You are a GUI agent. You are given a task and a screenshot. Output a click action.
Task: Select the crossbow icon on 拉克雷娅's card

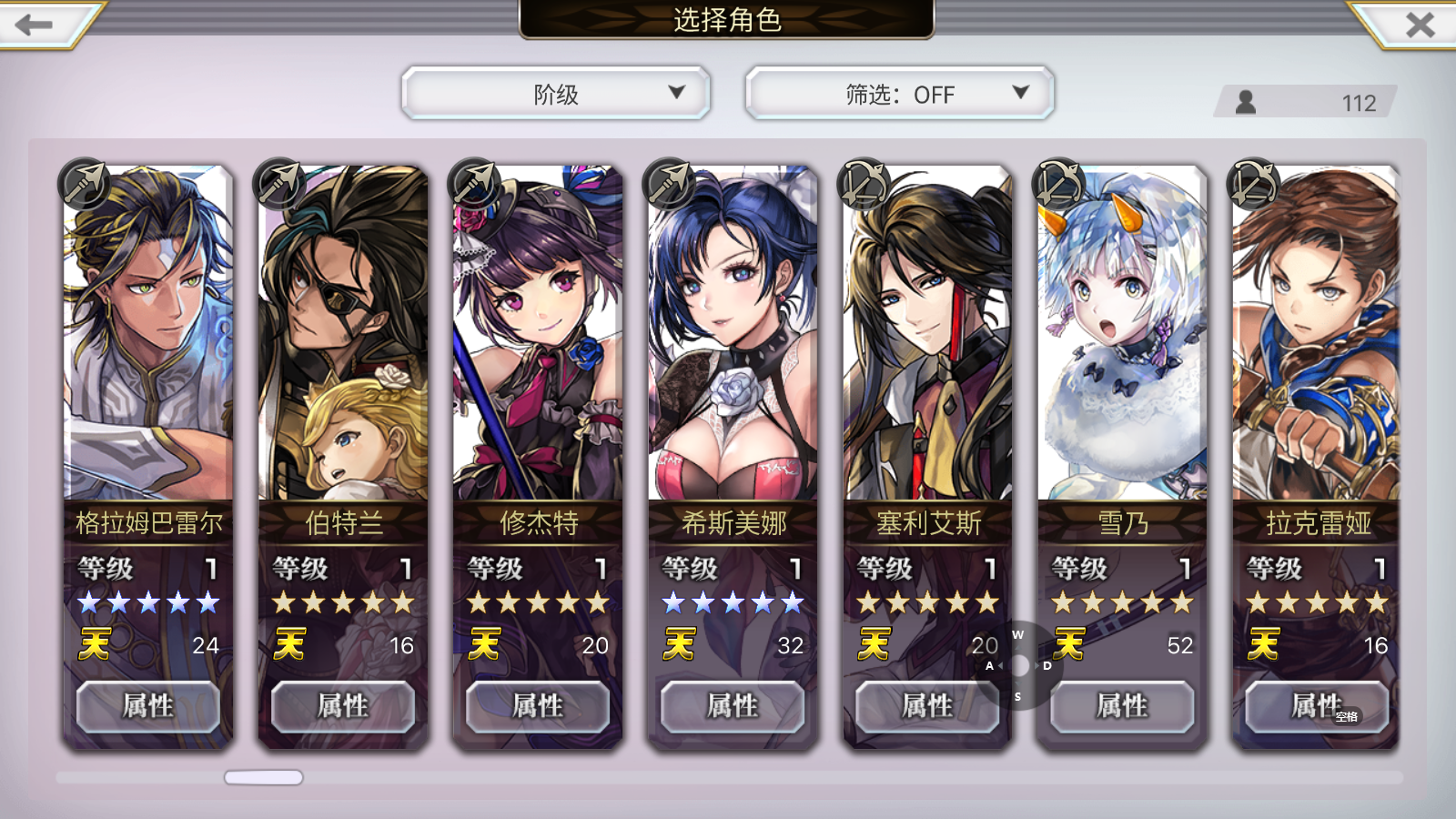point(1253,183)
